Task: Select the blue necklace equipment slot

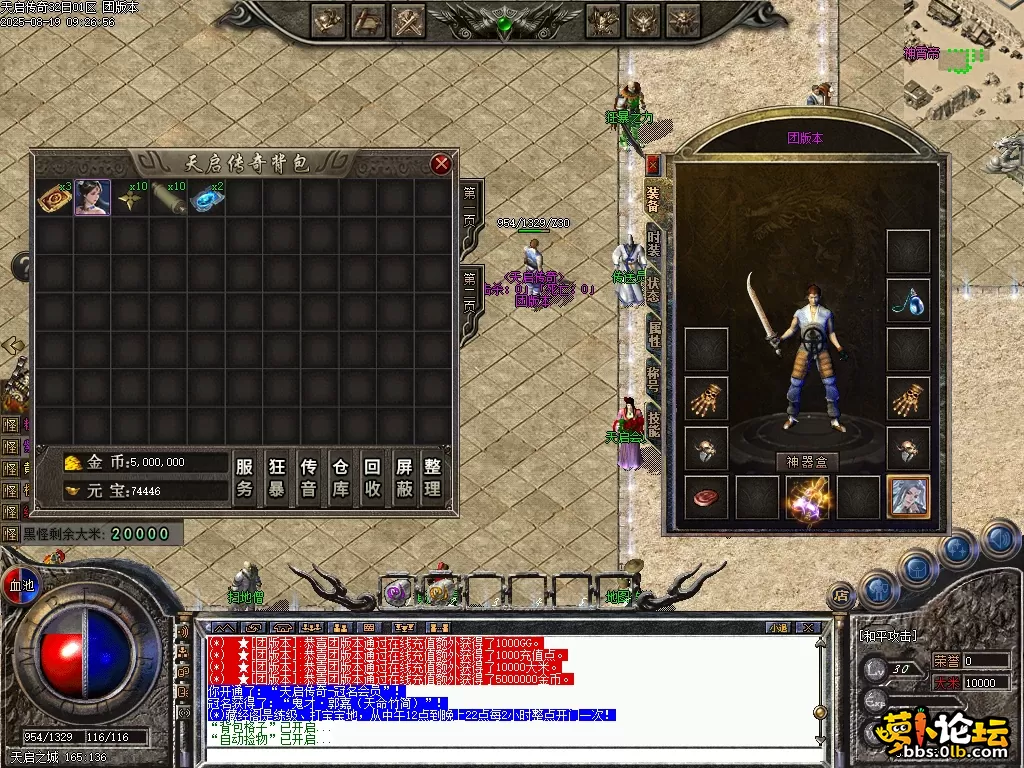Action: 908,302
